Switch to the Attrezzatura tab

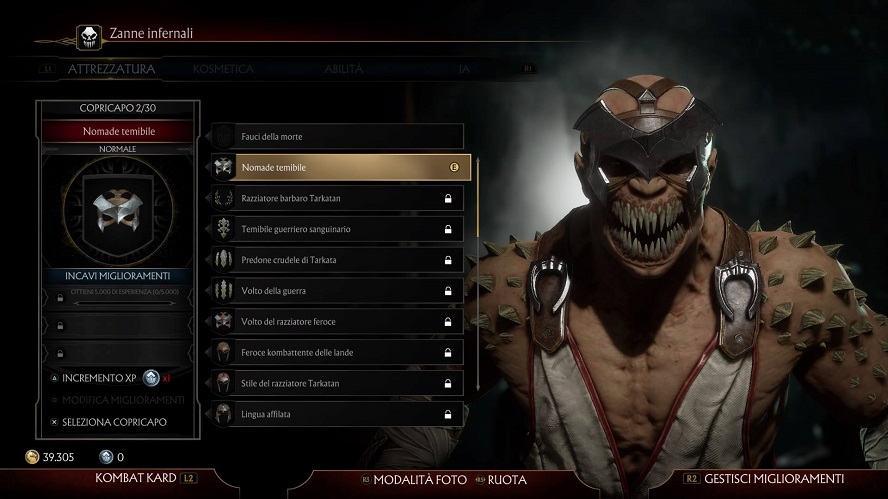(x=111, y=69)
